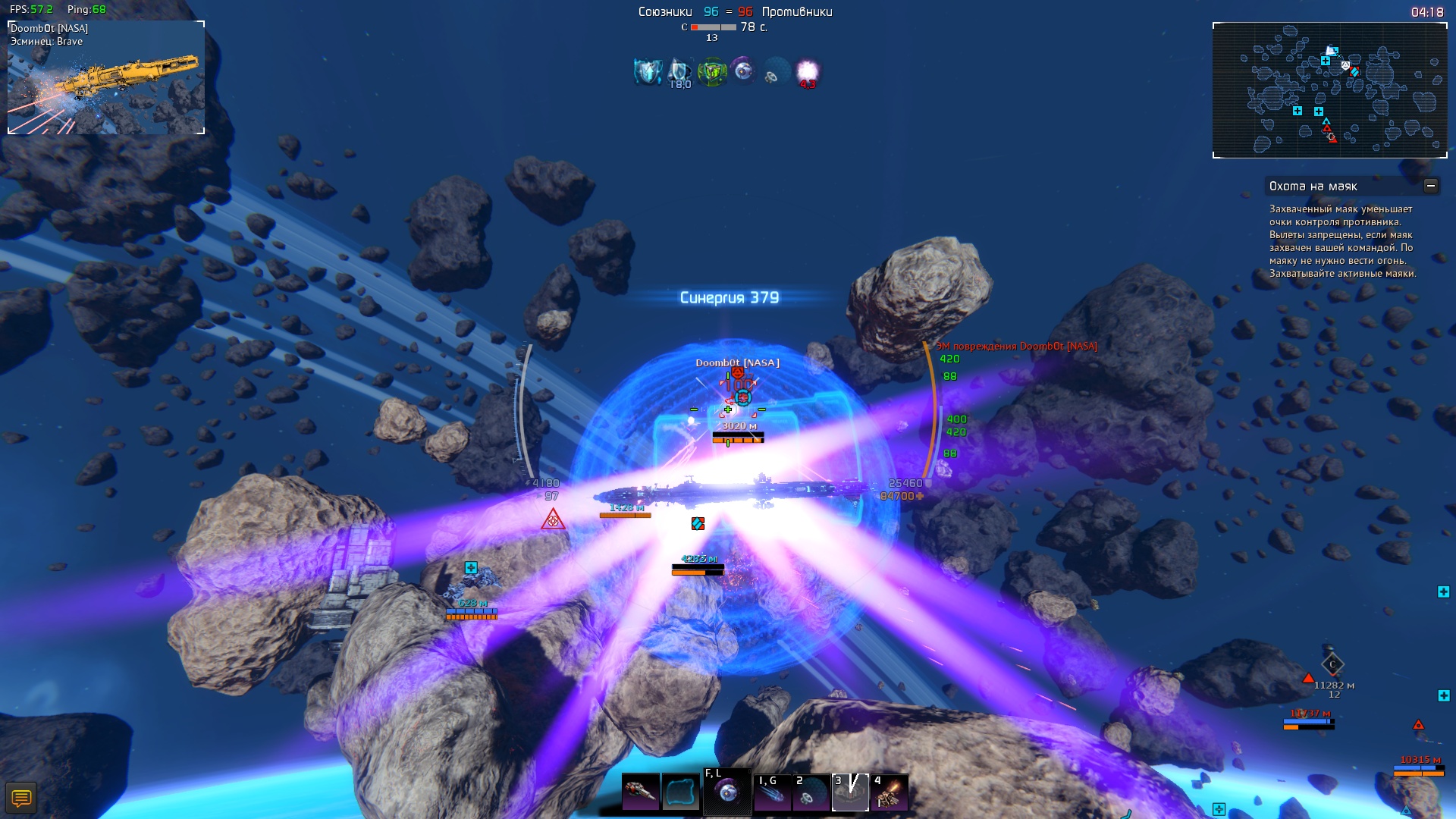Click the white glowing burst debuff icon

pyautogui.click(x=808, y=72)
